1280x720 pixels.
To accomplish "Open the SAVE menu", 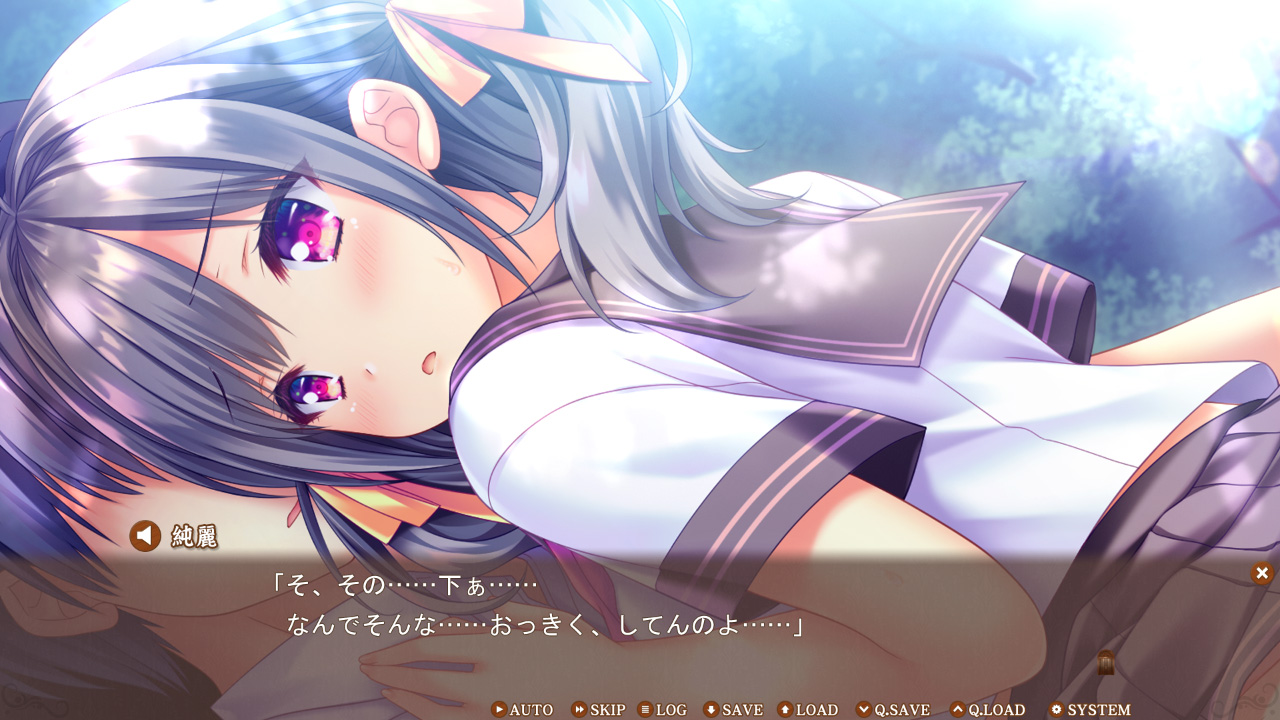I will (x=733, y=710).
